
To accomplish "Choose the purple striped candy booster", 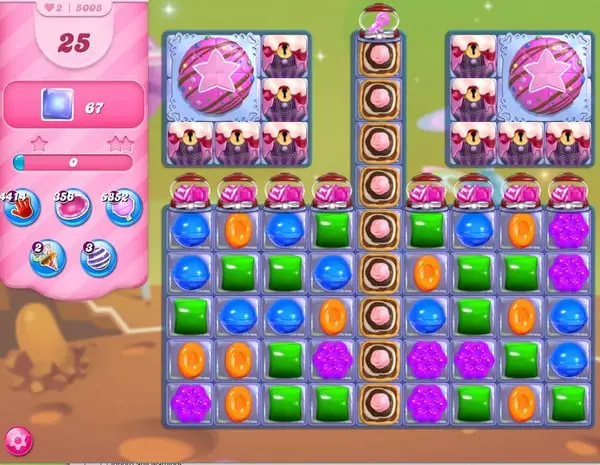I will click(x=98, y=258).
